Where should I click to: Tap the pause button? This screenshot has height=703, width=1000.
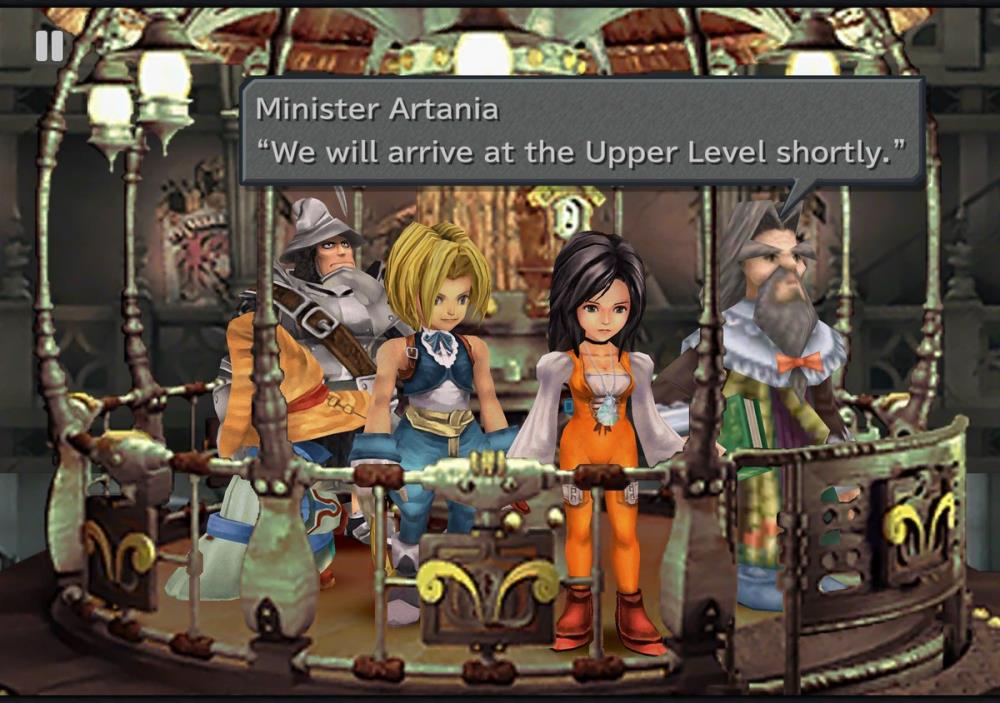point(49,45)
